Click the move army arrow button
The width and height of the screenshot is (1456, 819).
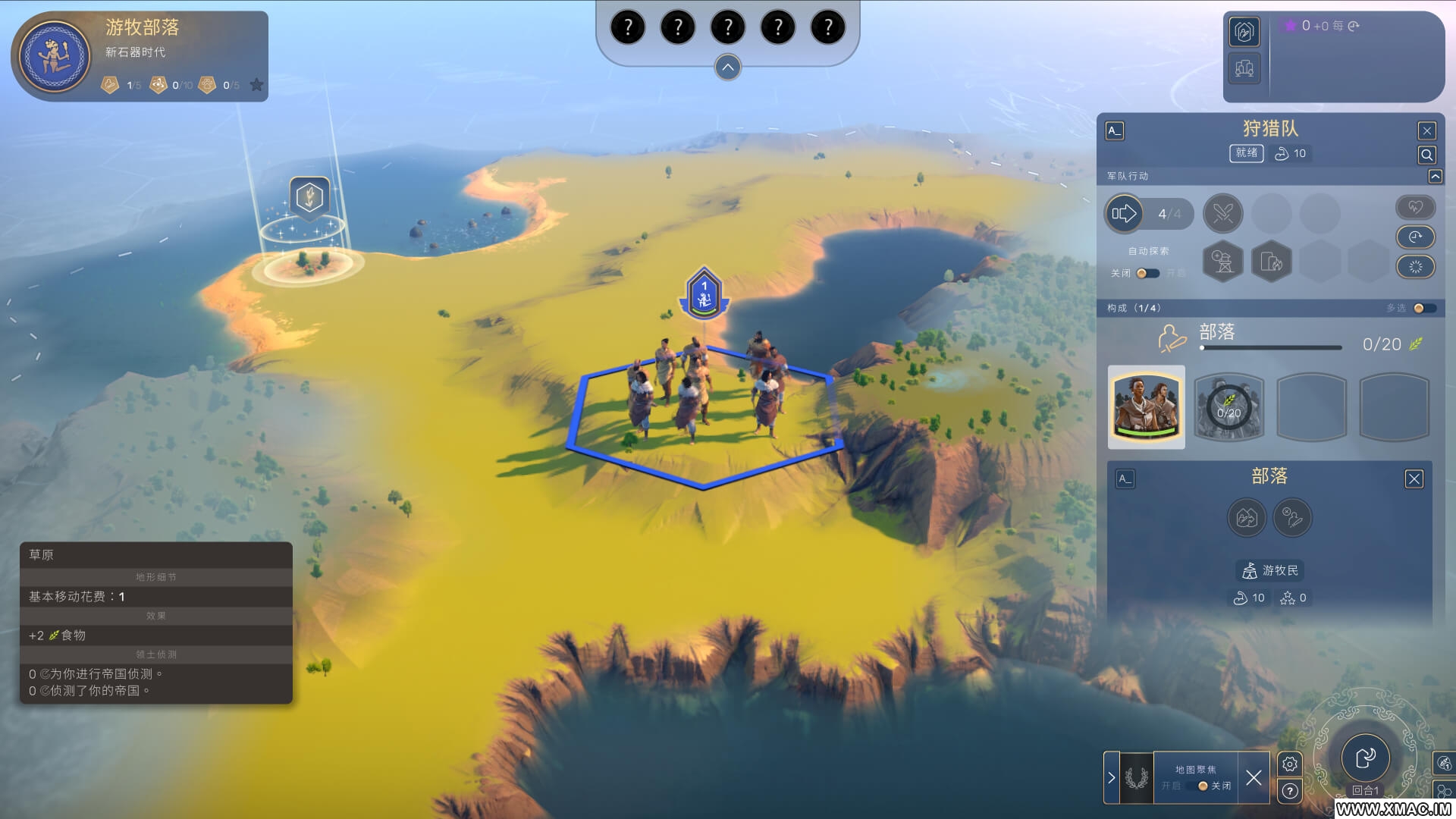click(x=1124, y=214)
